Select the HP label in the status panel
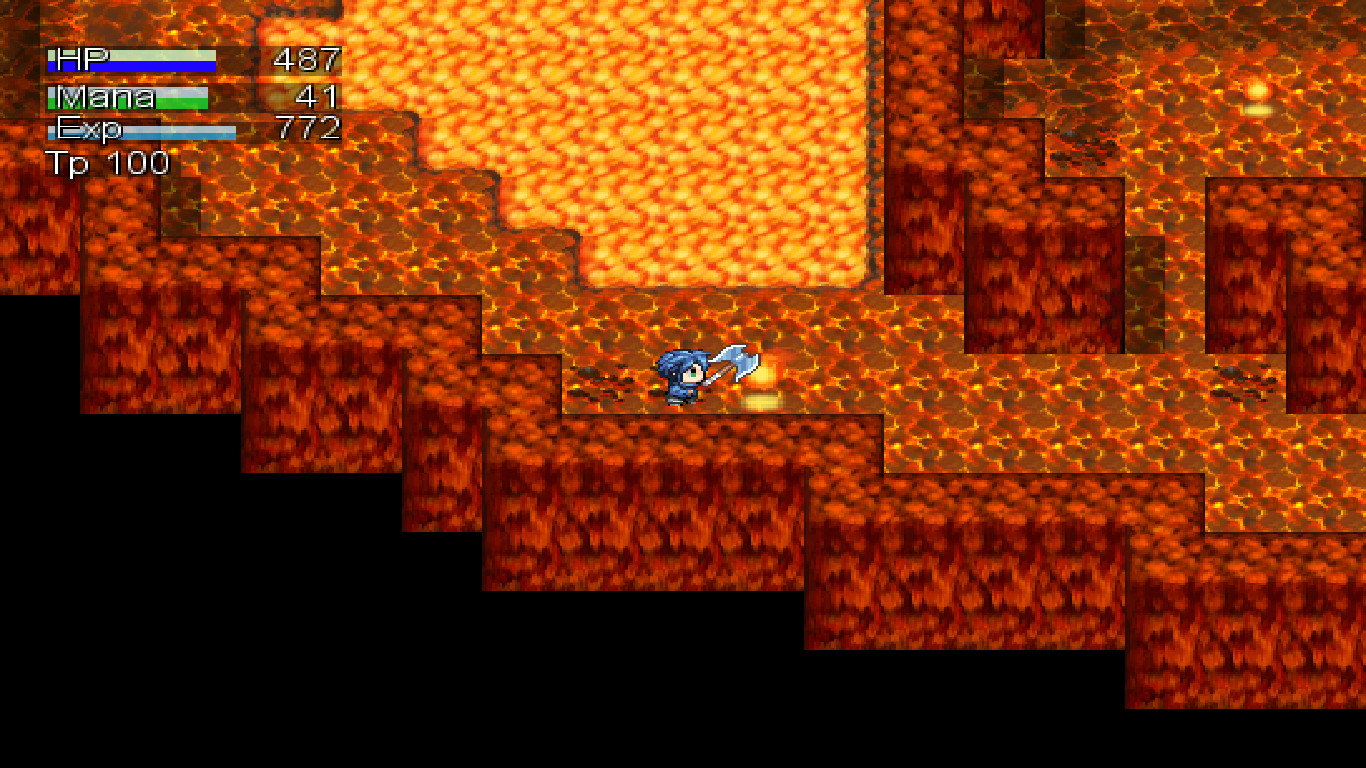Image resolution: width=1366 pixels, height=768 pixels. click(75, 60)
